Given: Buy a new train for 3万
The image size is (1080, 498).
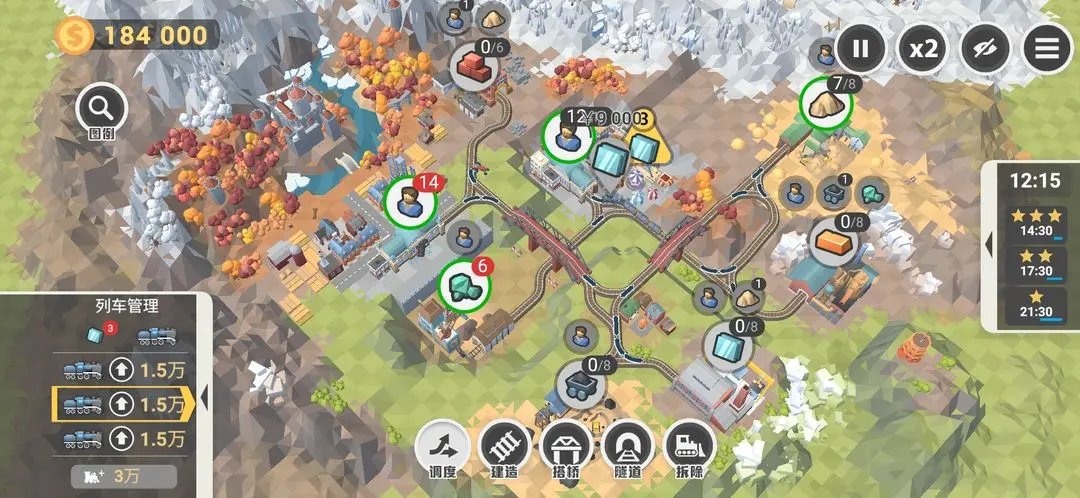Looking at the screenshot, I should tap(123, 477).
